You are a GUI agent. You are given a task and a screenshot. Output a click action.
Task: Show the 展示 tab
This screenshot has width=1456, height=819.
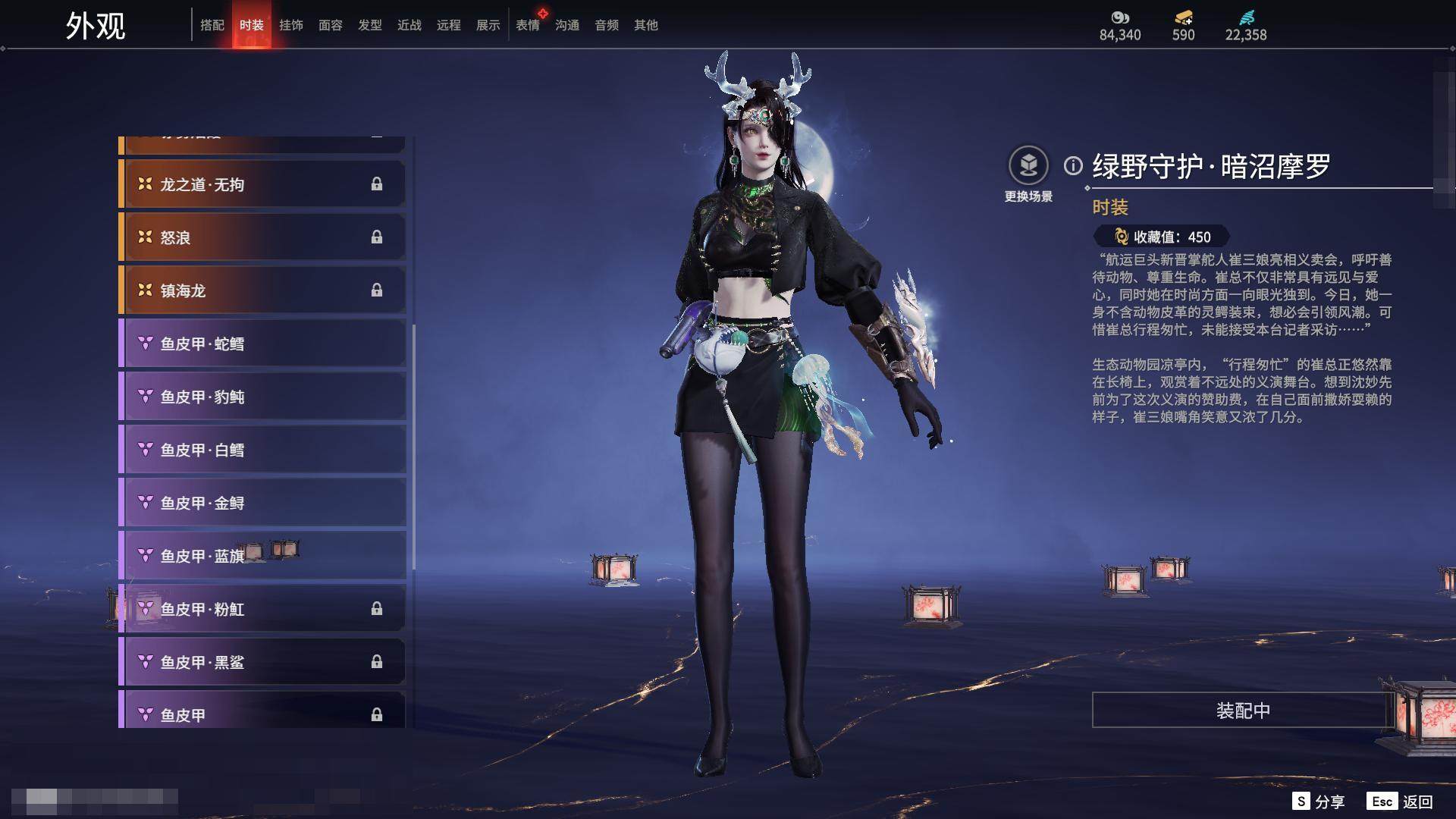(488, 25)
